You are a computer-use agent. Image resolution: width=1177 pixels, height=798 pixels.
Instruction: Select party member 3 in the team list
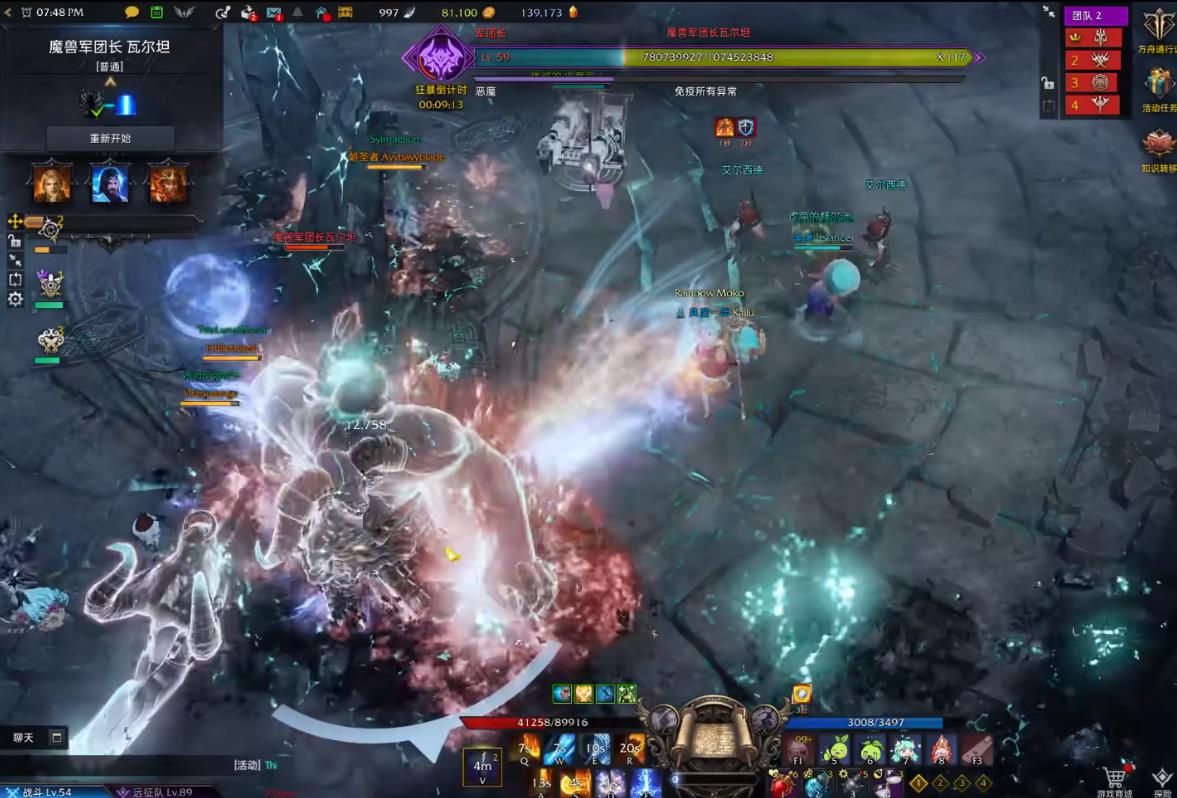click(x=1092, y=82)
